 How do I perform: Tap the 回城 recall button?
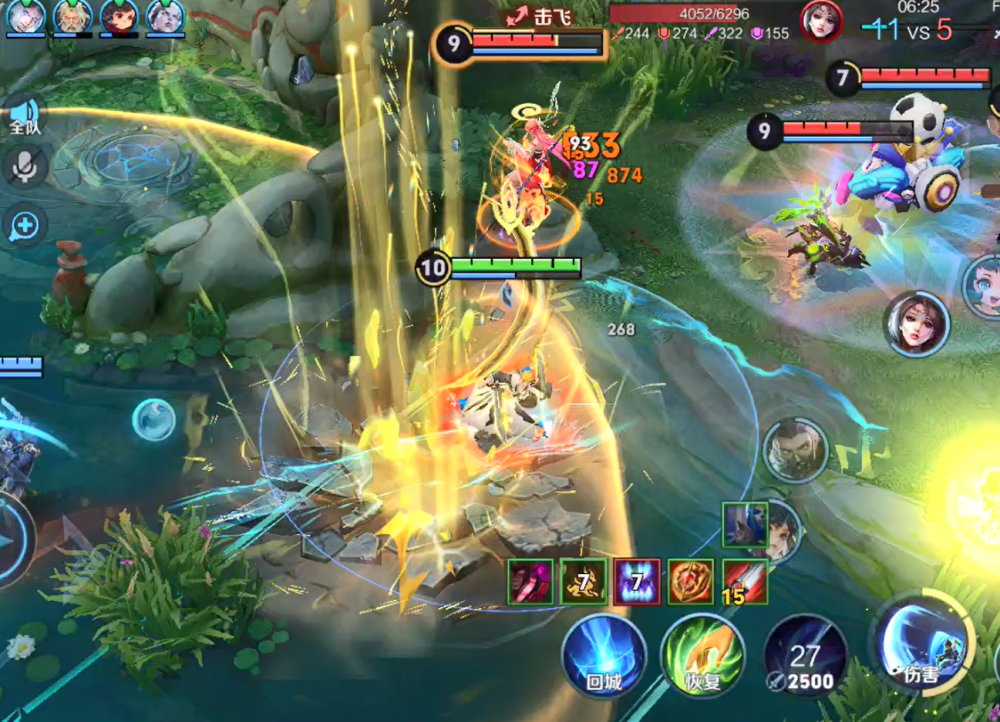tap(603, 655)
